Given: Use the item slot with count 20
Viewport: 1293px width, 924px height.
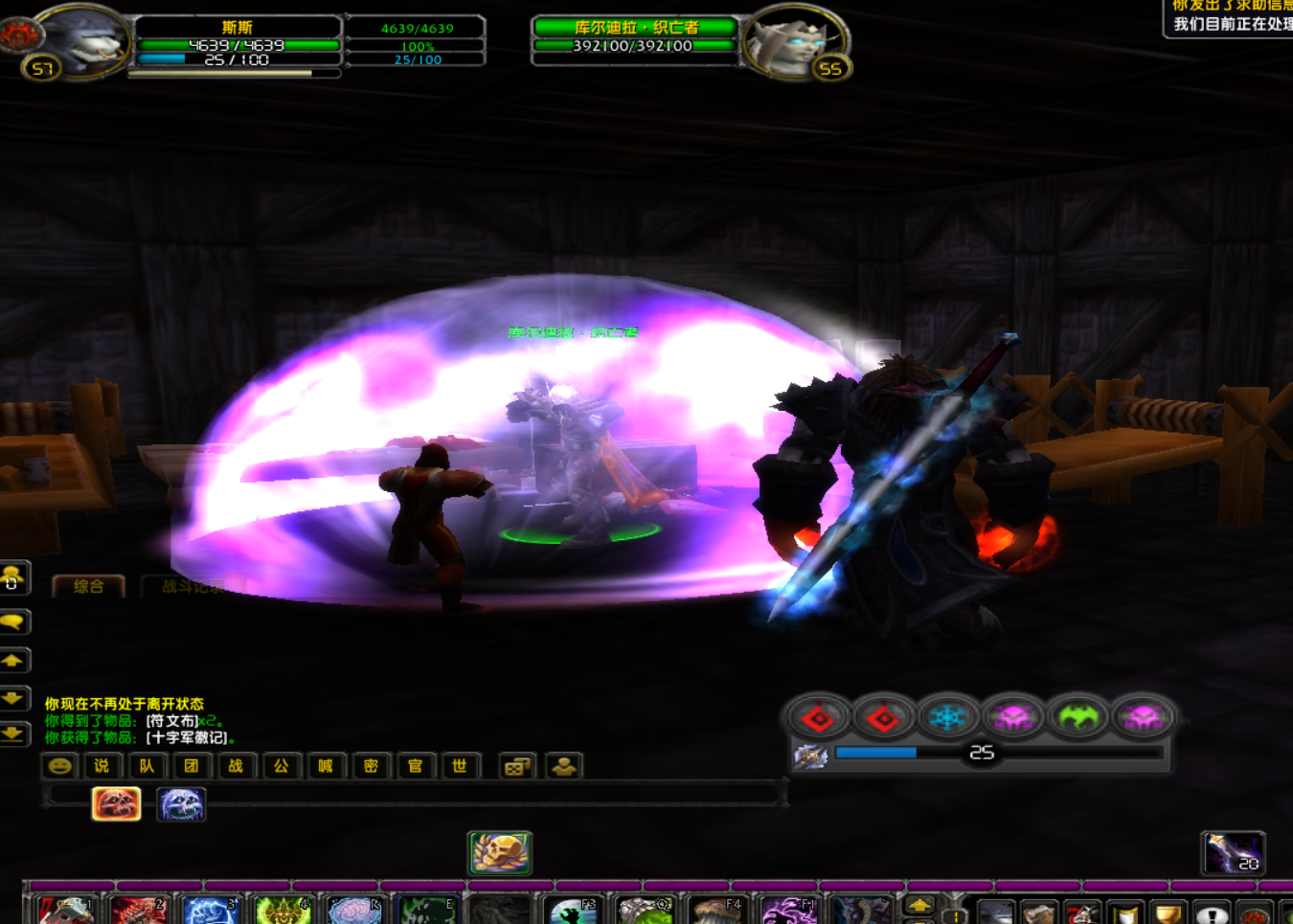Looking at the screenshot, I should point(1233,852).
